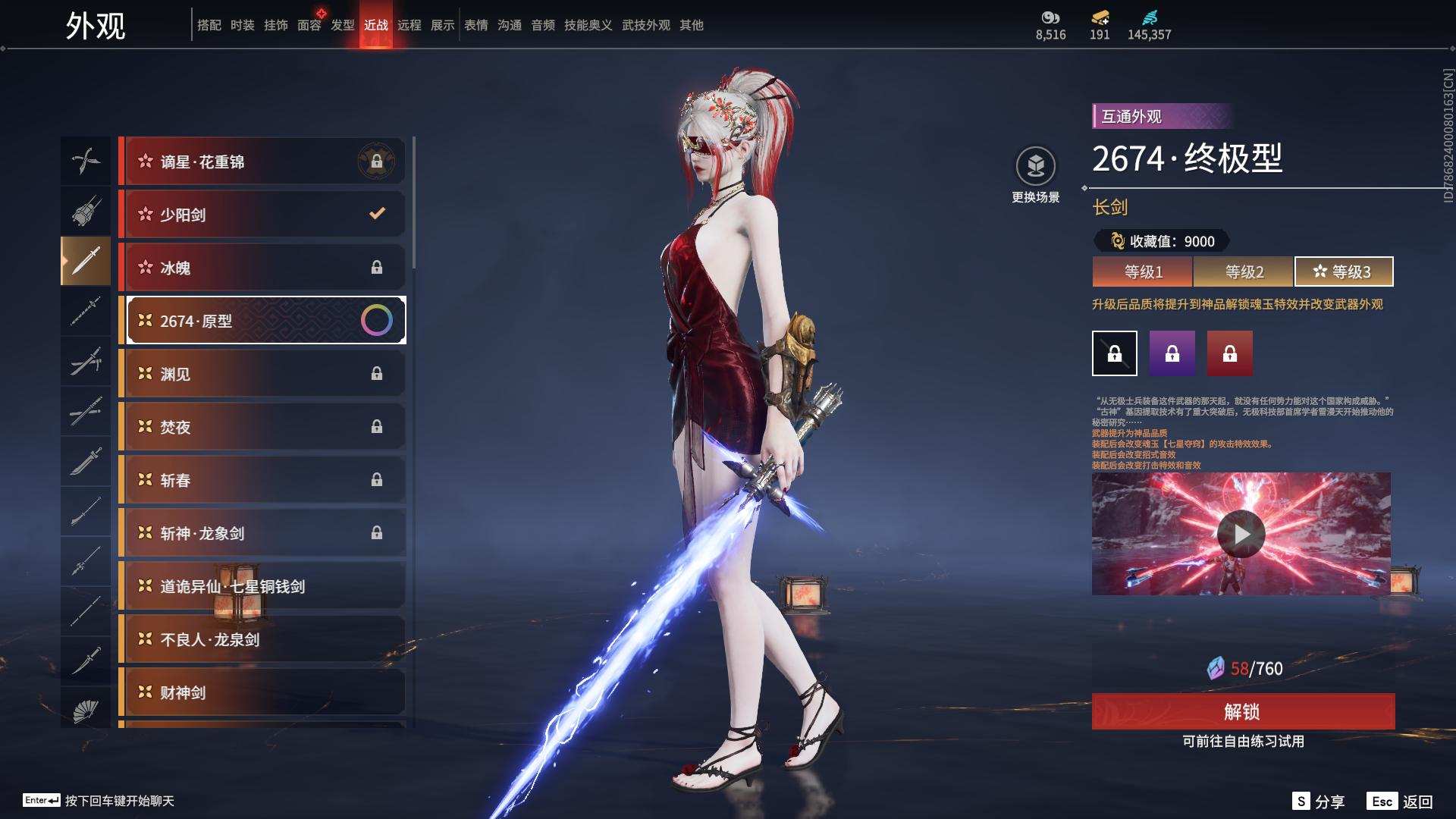Viewport: 1456px width, 819px height.
Task: Choose the folding fan weapon category
Action: [x=86, y=710]
